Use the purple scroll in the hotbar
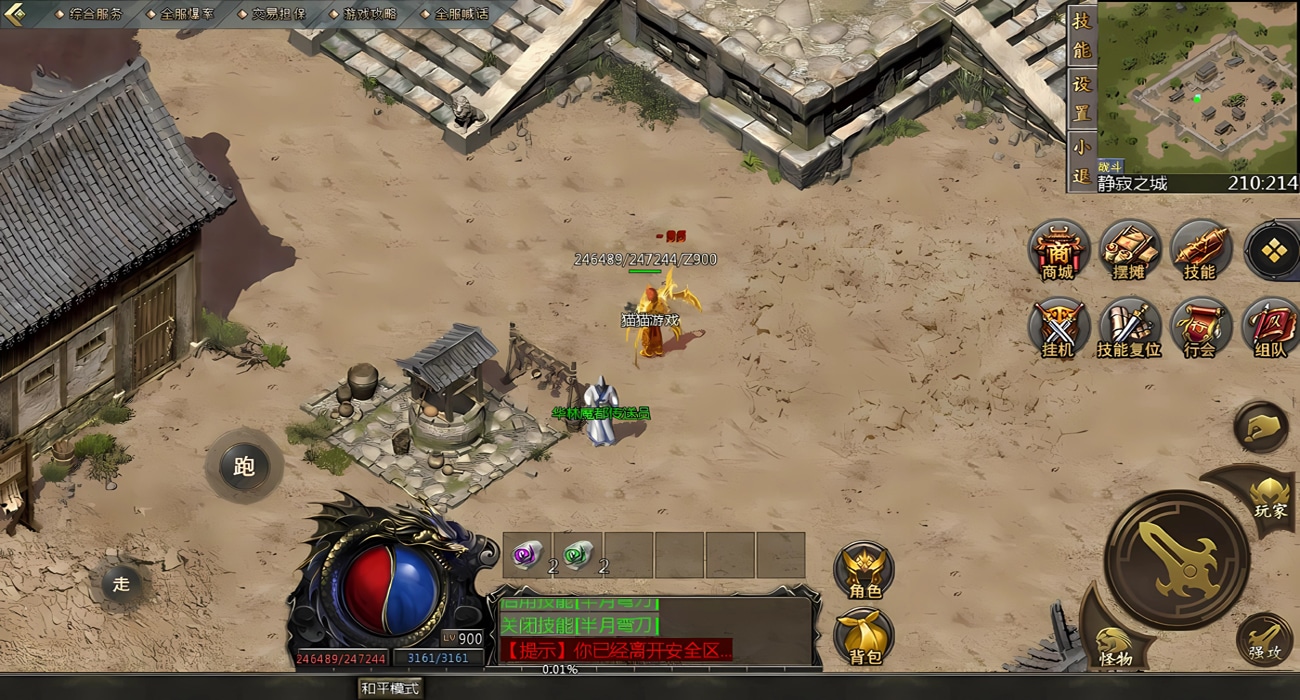This screenshot has width=1300, height=700. pos(527,554)
